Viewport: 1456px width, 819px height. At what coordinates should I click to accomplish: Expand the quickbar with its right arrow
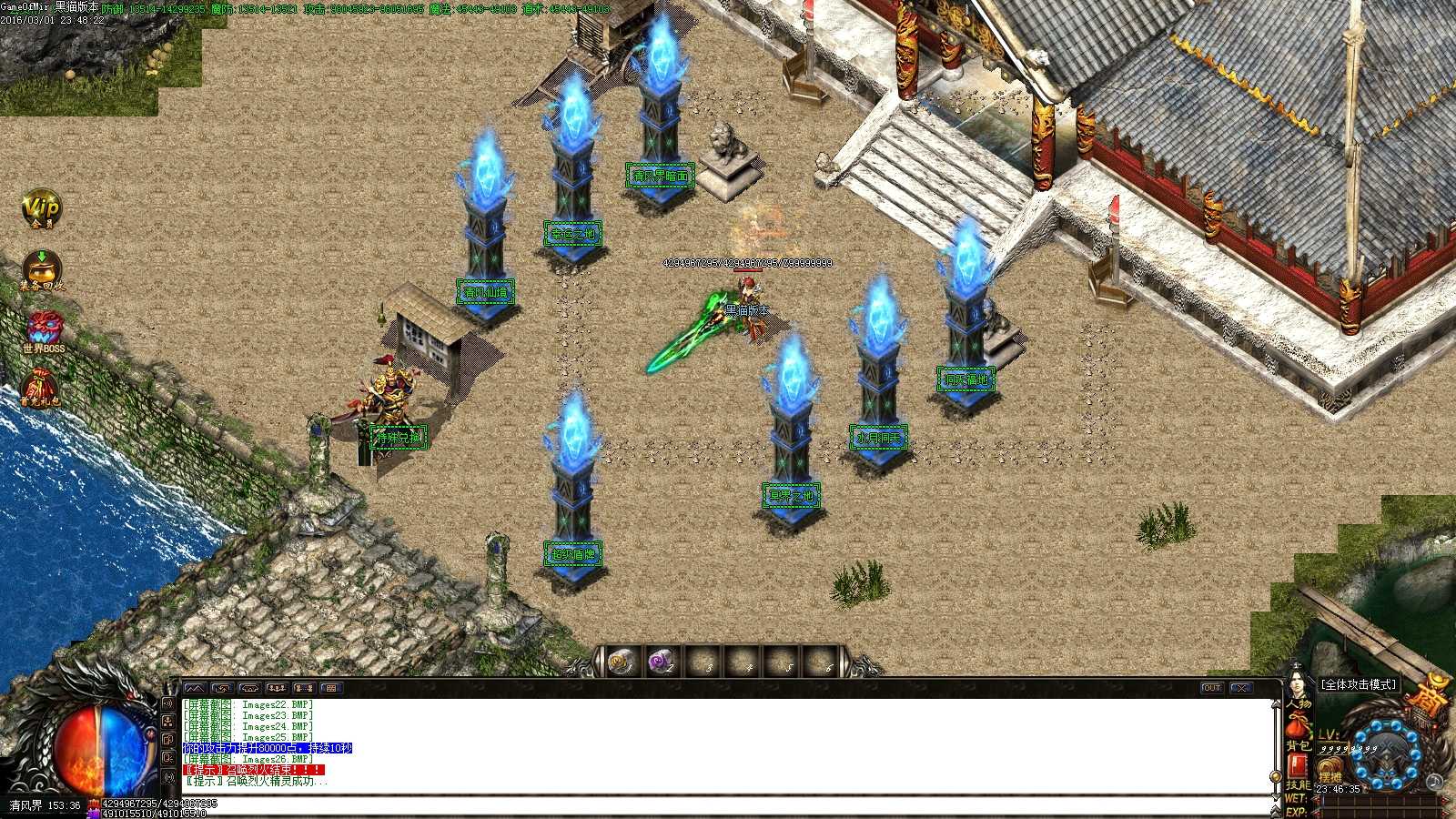846,662
